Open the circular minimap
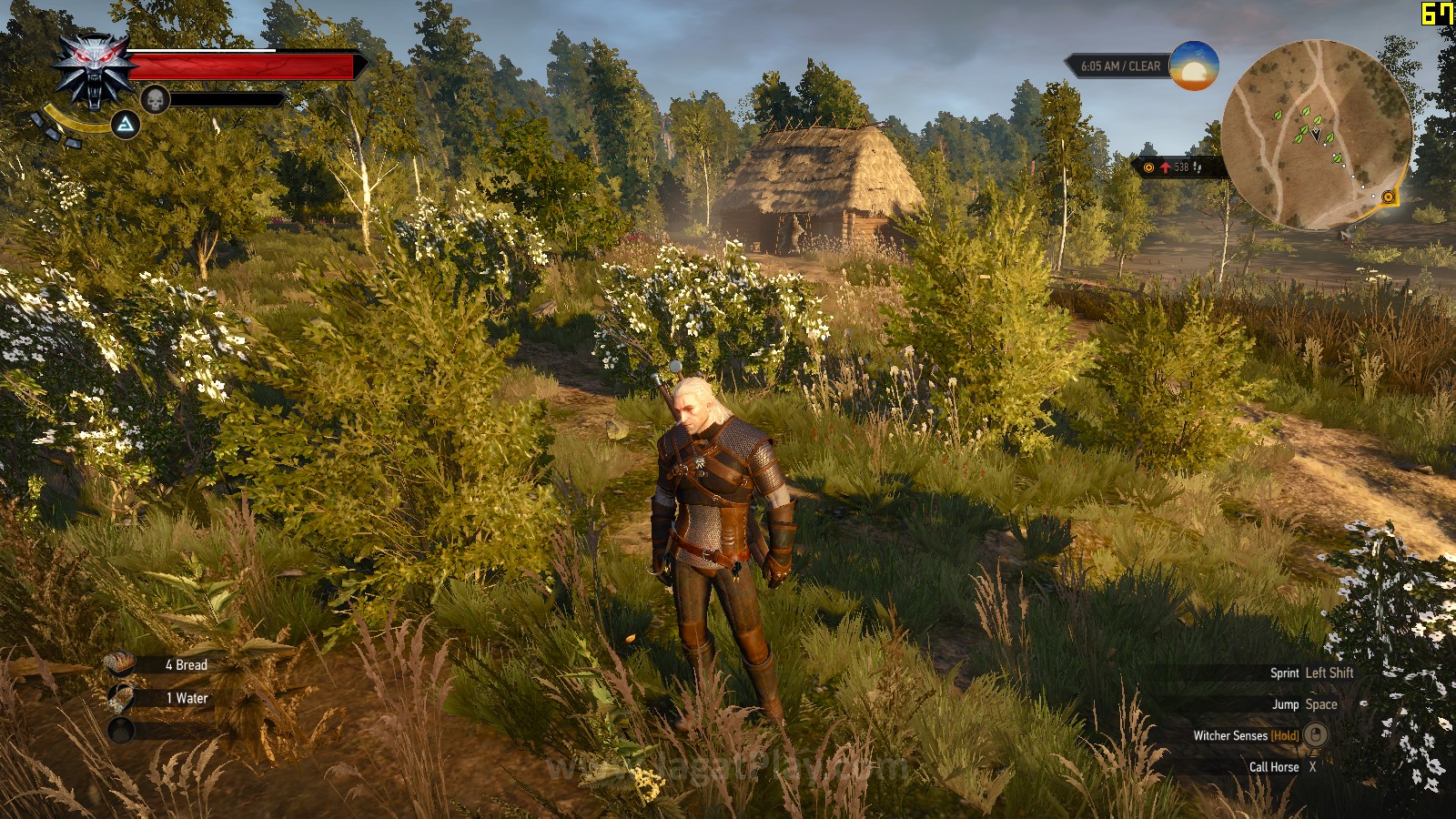The height and width of the screenshot is (819, 1456). pos(1315,134)
